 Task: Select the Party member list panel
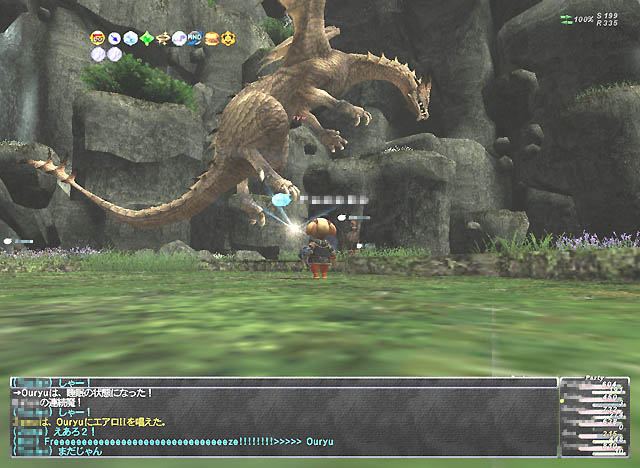(x=597, y=417)
